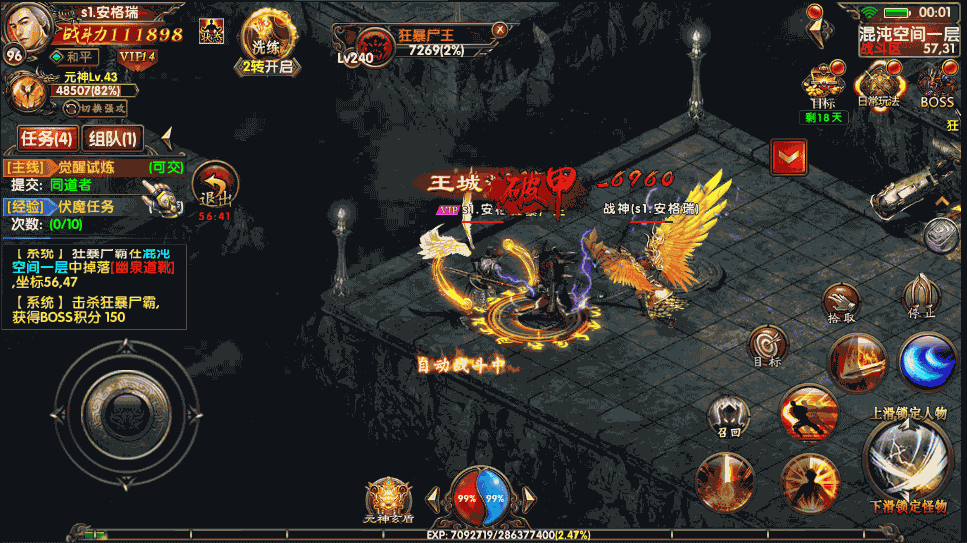Click the 元神玄盾 shield icon
Viewport: 967px width, 543px height.
coord(387,500)
